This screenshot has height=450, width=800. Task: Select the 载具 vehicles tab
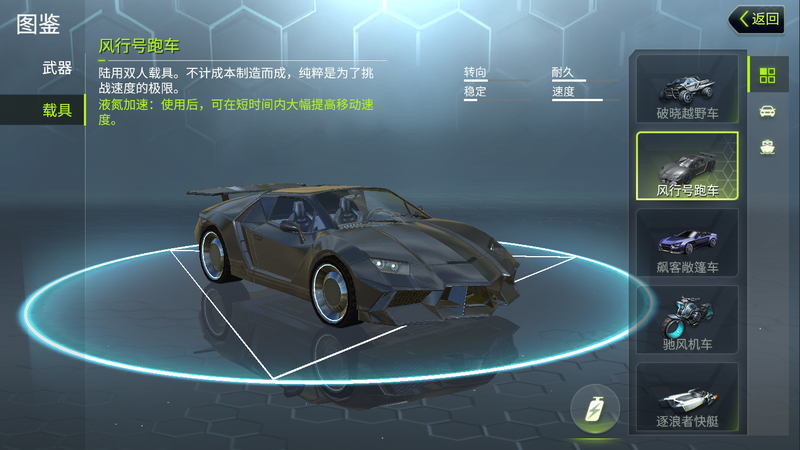[57, 110]
